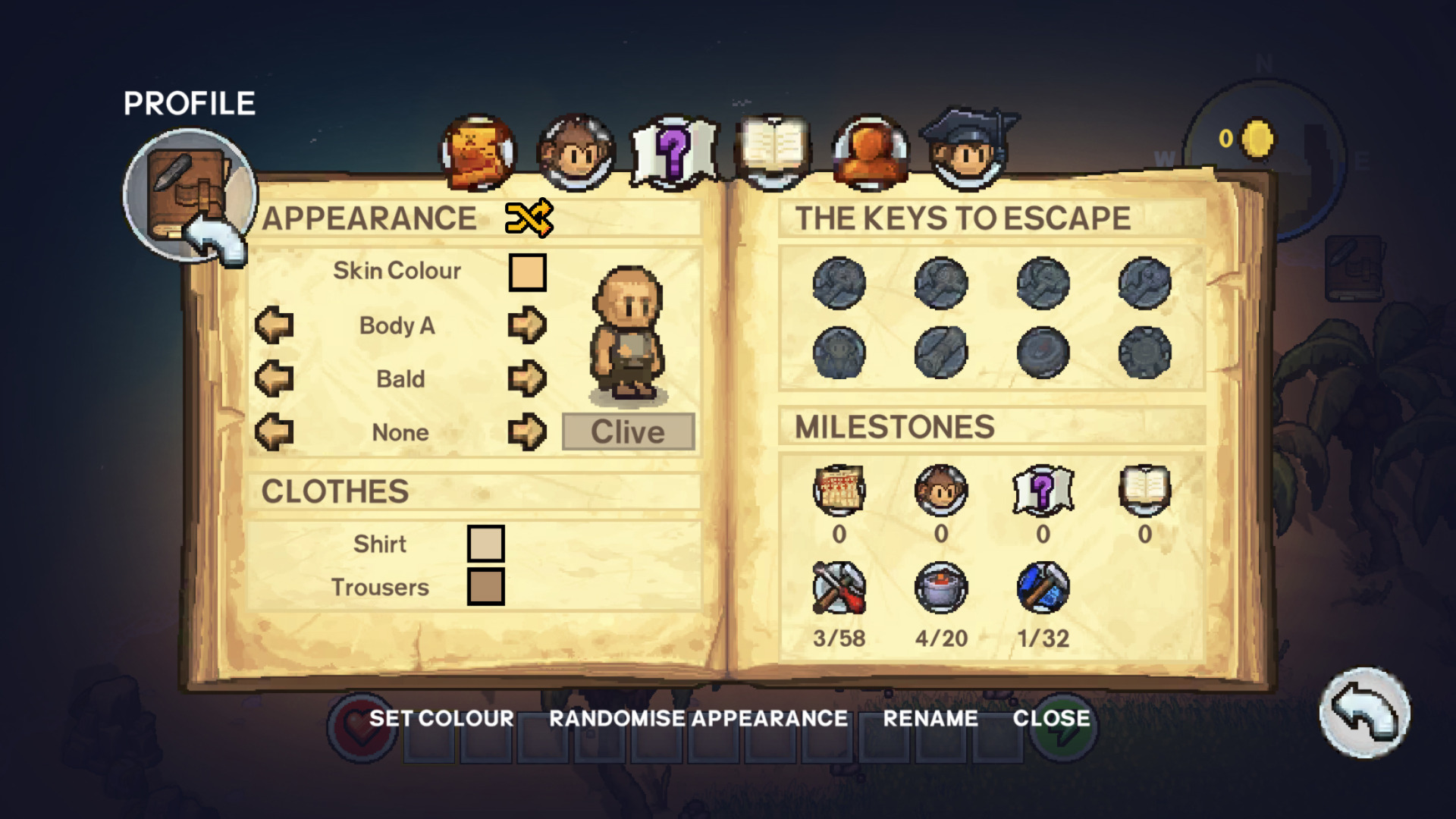Open the Shirt colour swatch

(485, 544)
